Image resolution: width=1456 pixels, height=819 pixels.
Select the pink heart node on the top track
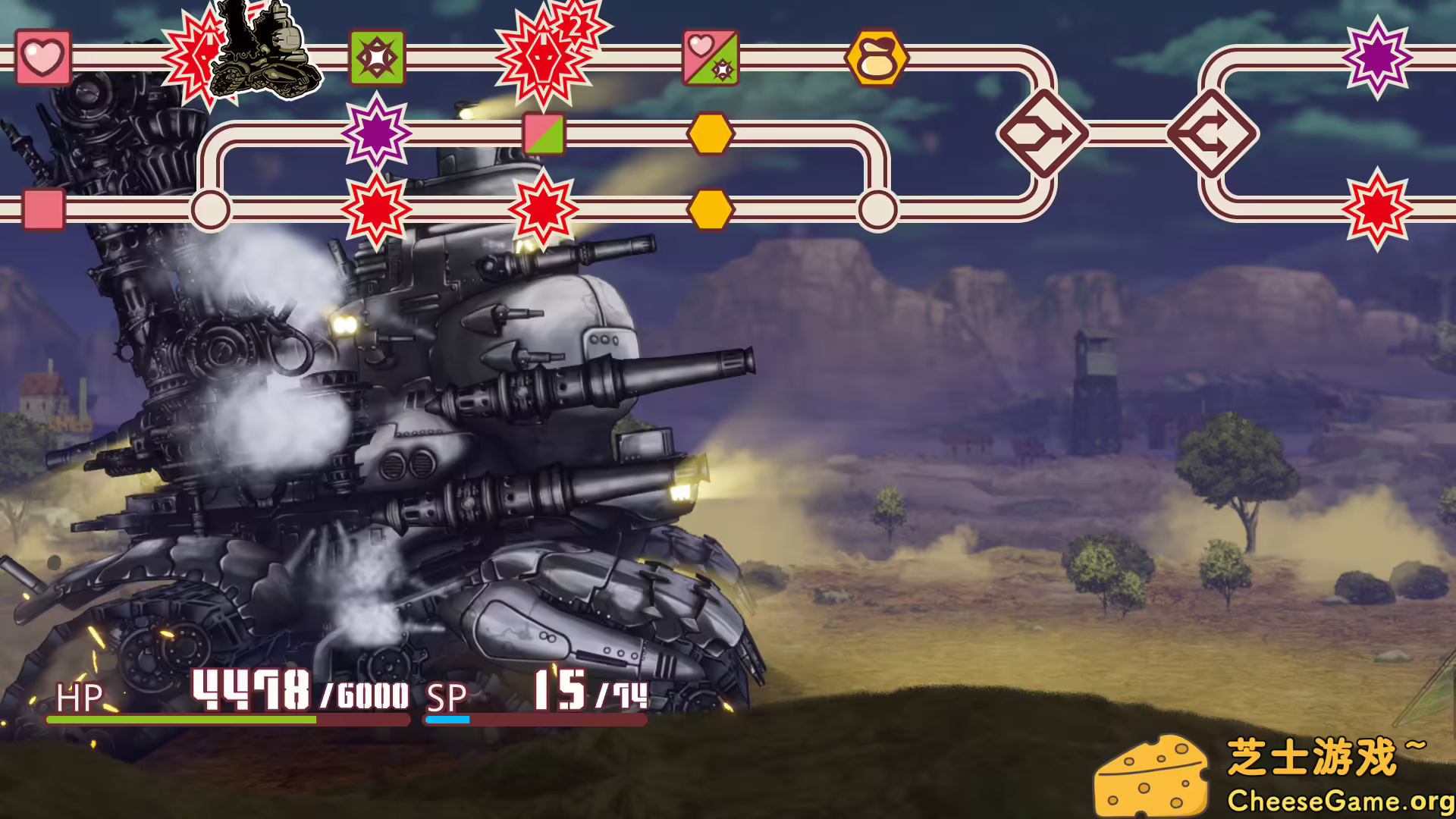pyautogui.click(x=42, y=57)
